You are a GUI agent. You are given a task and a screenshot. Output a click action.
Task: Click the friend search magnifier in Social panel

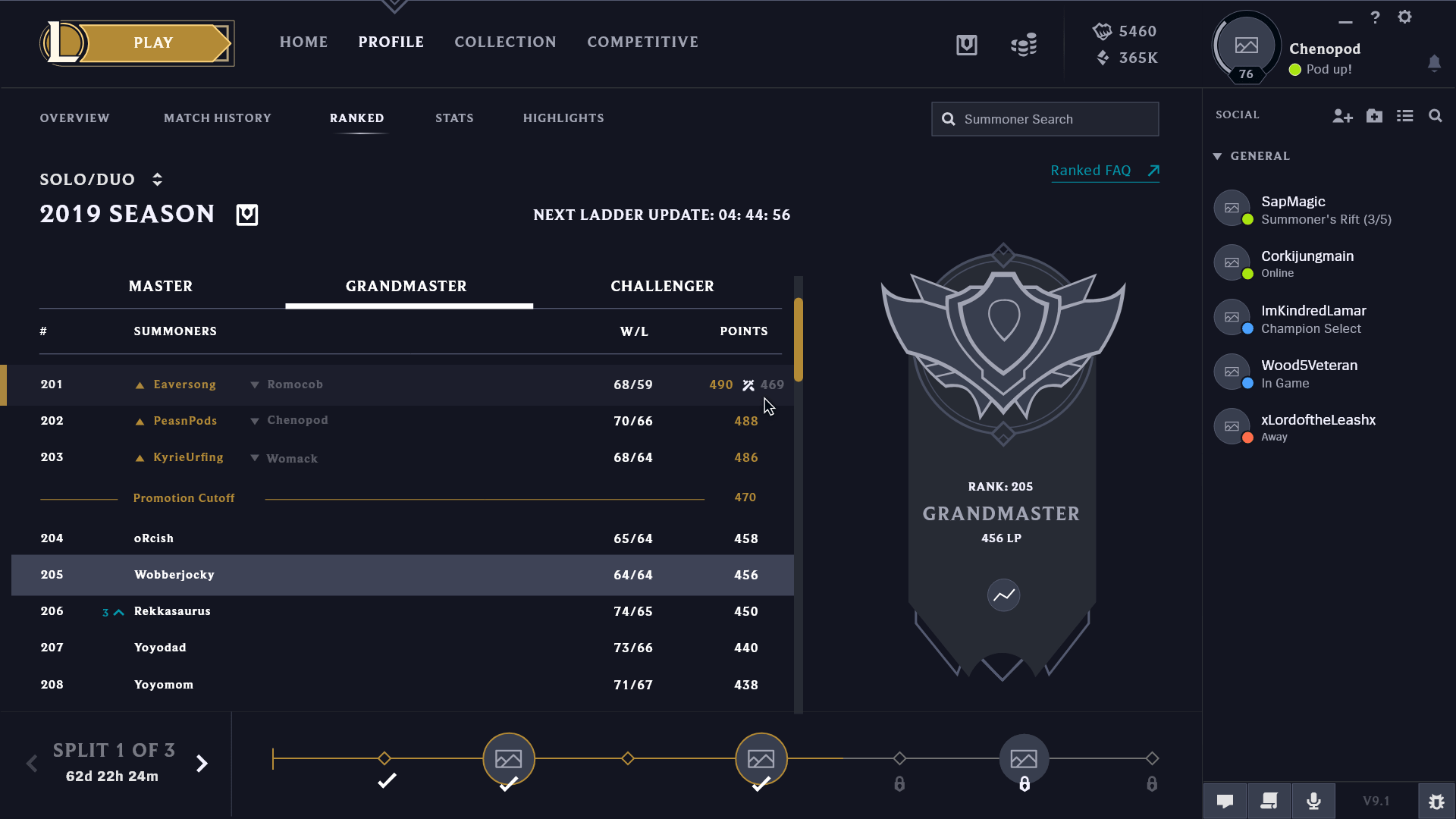click(1436, 115)
